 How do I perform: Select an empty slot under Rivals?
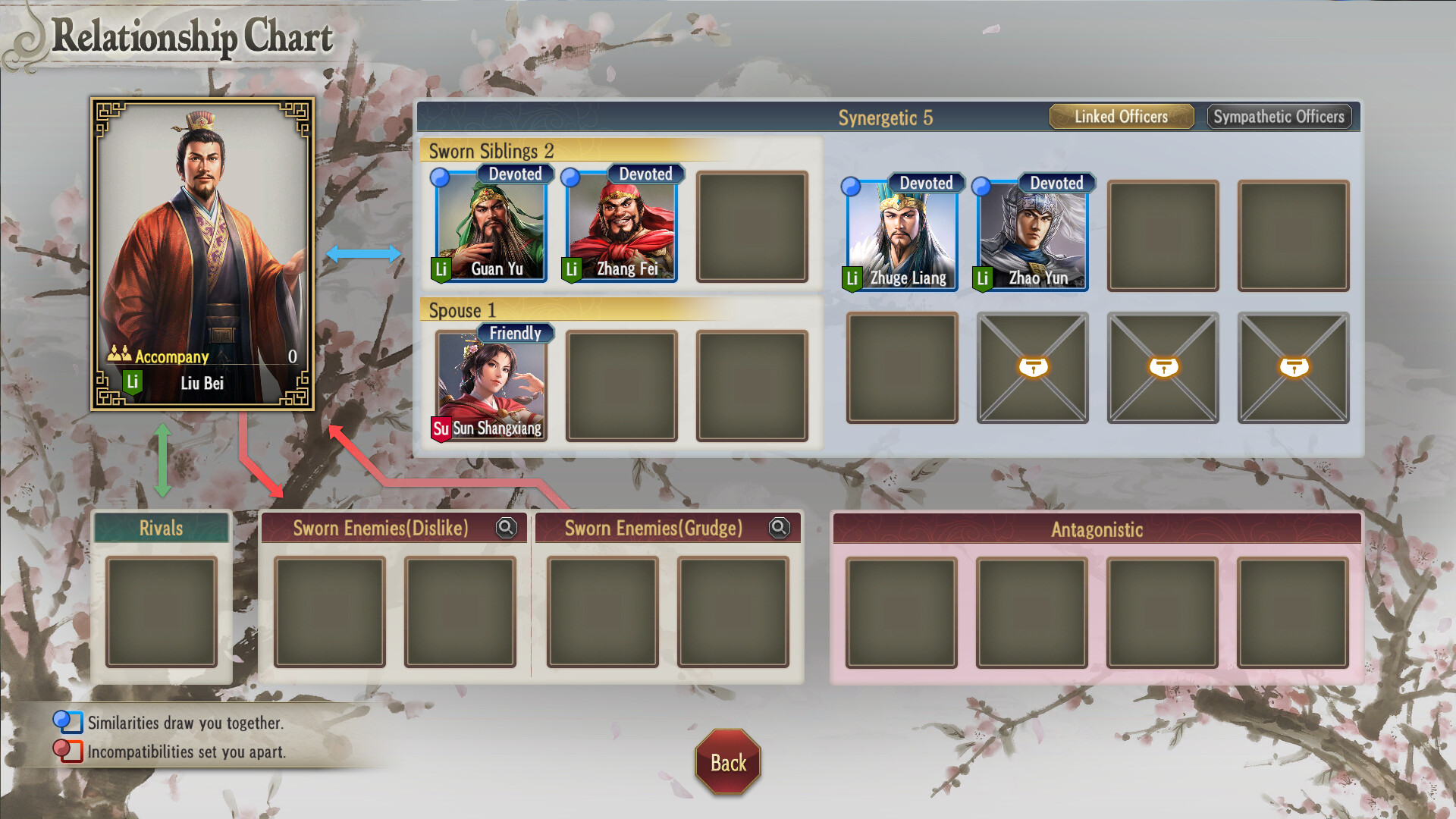tap(162, 612)
